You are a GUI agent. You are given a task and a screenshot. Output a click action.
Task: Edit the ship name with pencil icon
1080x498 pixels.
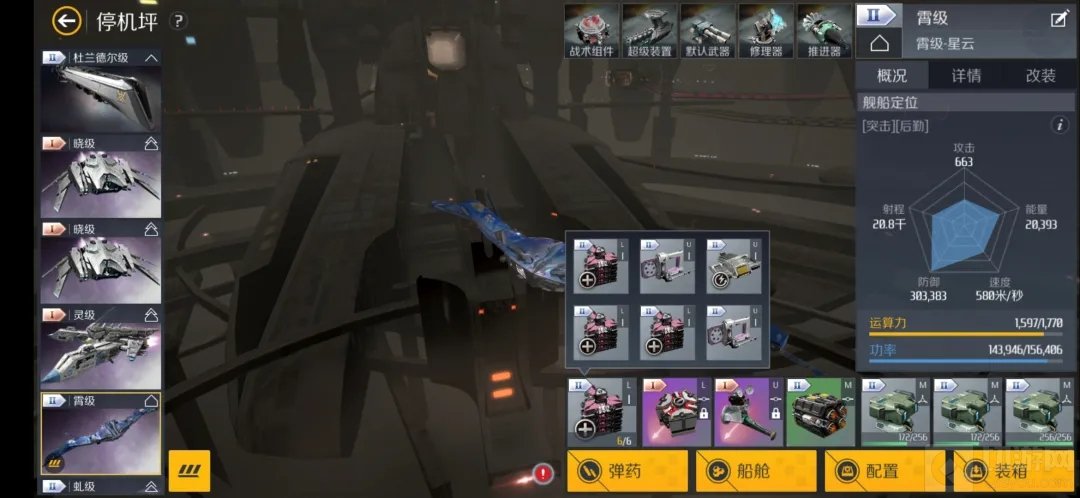point(1059,18)
